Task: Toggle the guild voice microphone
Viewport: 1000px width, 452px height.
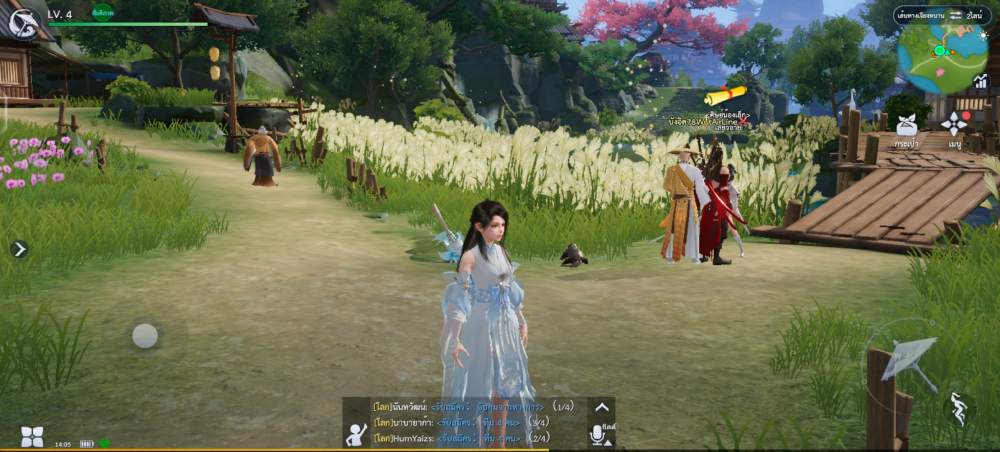Action: coord(601,434)
